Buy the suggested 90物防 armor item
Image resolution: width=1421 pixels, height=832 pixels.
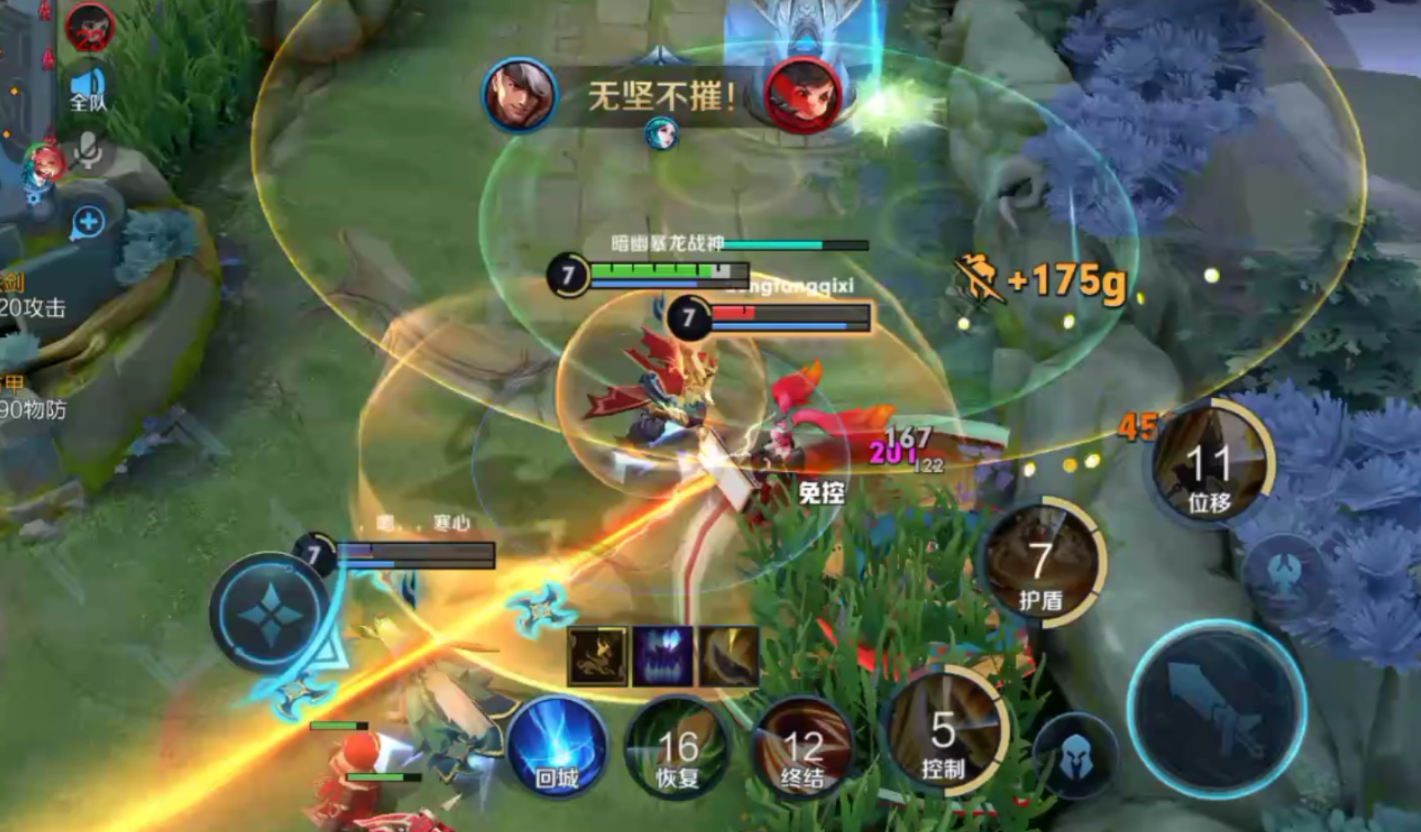(30, 397)
